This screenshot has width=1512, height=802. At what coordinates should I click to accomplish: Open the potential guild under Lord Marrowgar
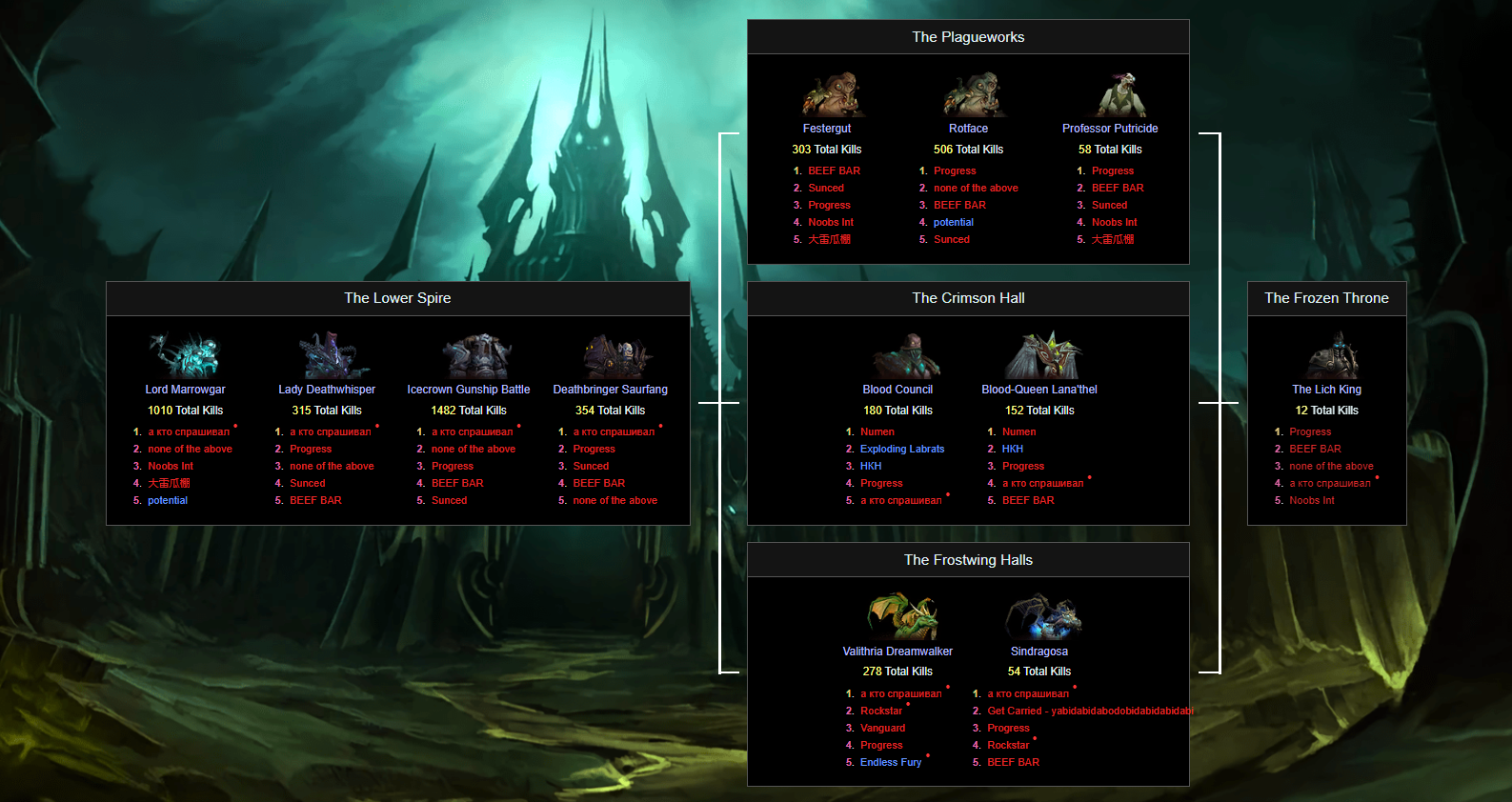click(168, 501)
